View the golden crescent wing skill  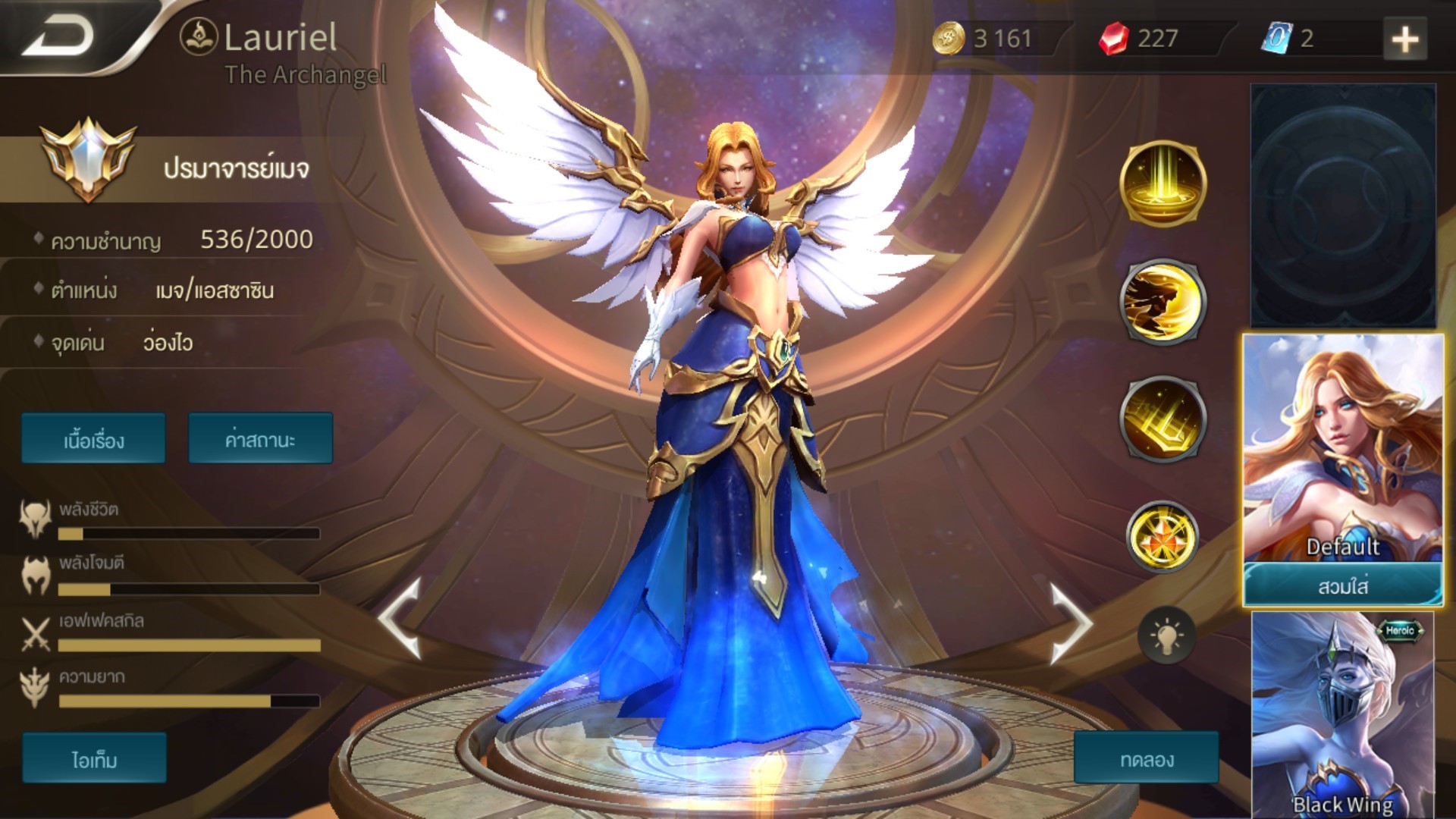(x=1163, y=302)
